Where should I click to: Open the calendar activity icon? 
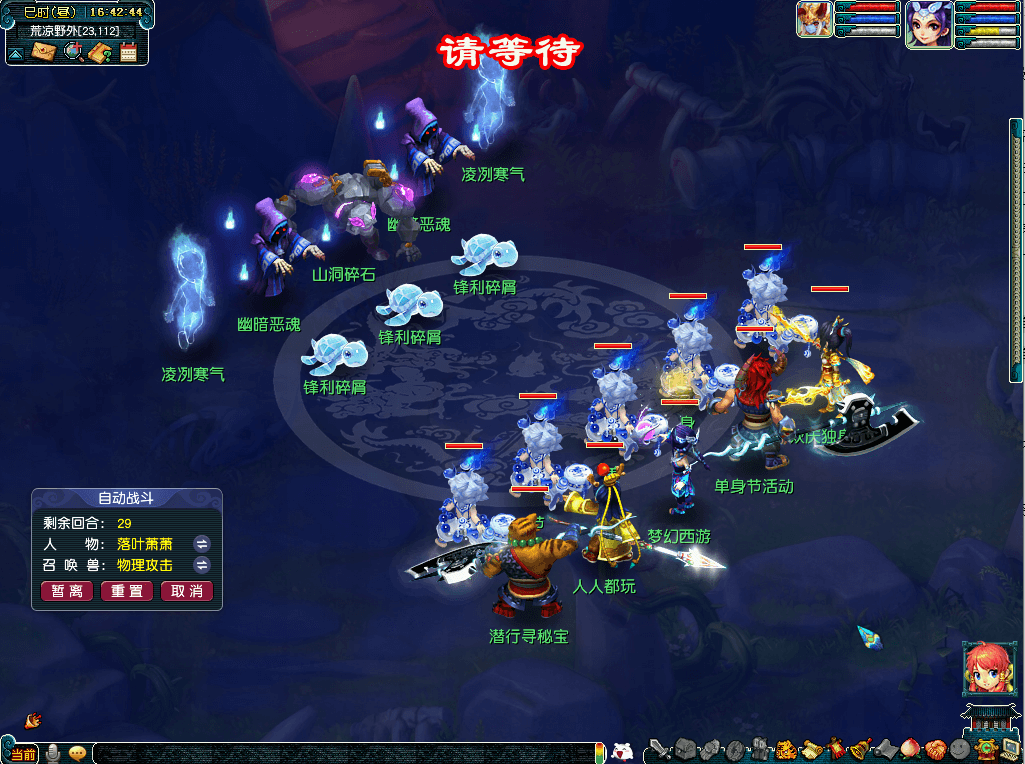coord(128,52)
